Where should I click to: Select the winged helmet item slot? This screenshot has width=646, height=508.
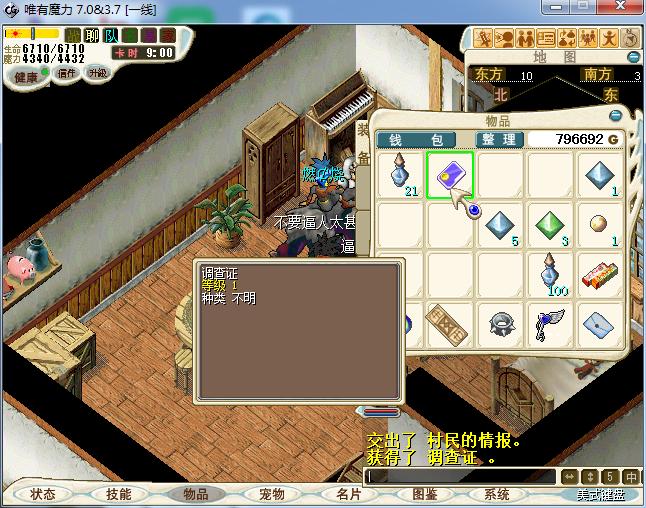pyautogui.click(x=550, y=322)
